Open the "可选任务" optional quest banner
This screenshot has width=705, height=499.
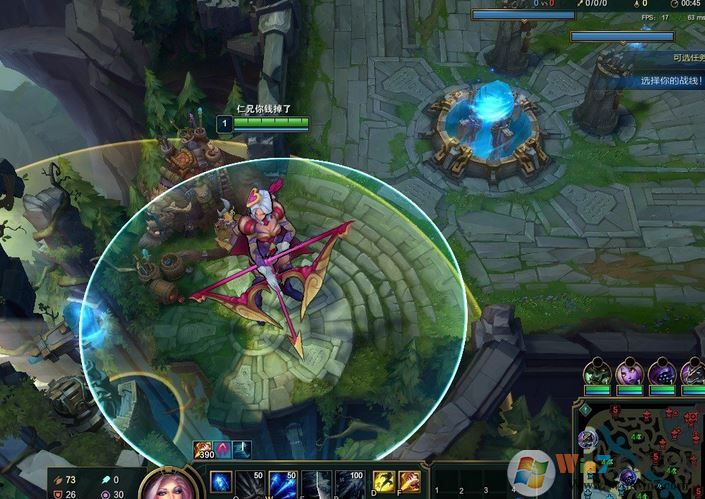pyautogui.click(x=684, y=57)
